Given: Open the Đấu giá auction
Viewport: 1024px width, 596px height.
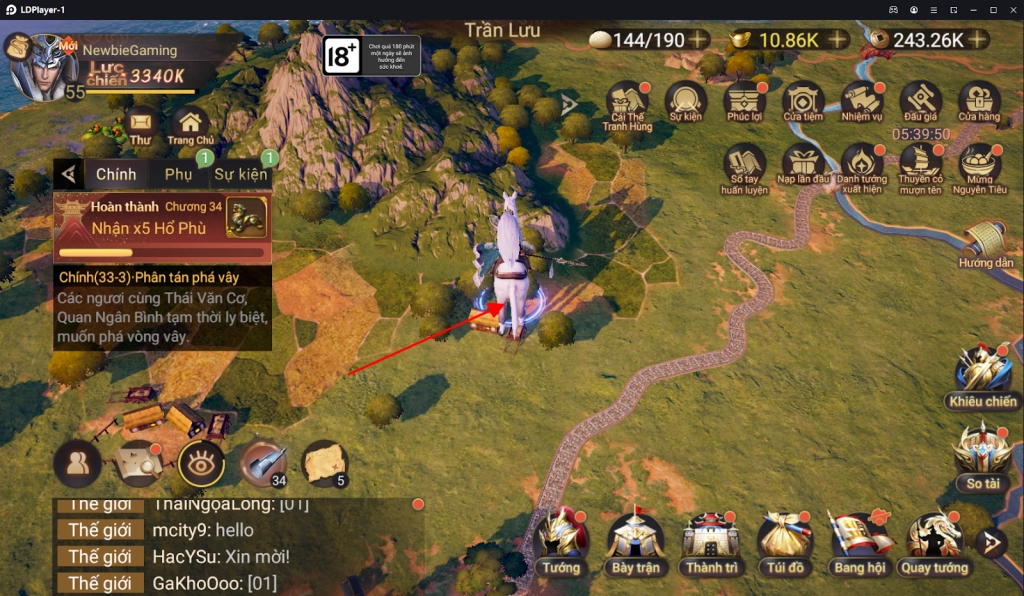Looking at the screenshot, I should click(x=920, y=101).
